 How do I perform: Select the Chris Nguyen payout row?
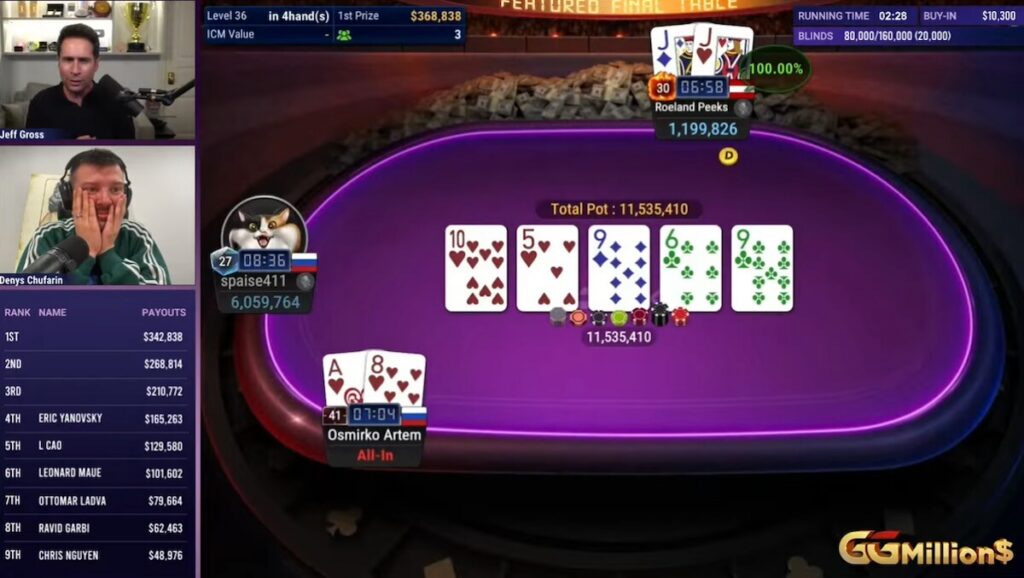click(x=97, y=556)
